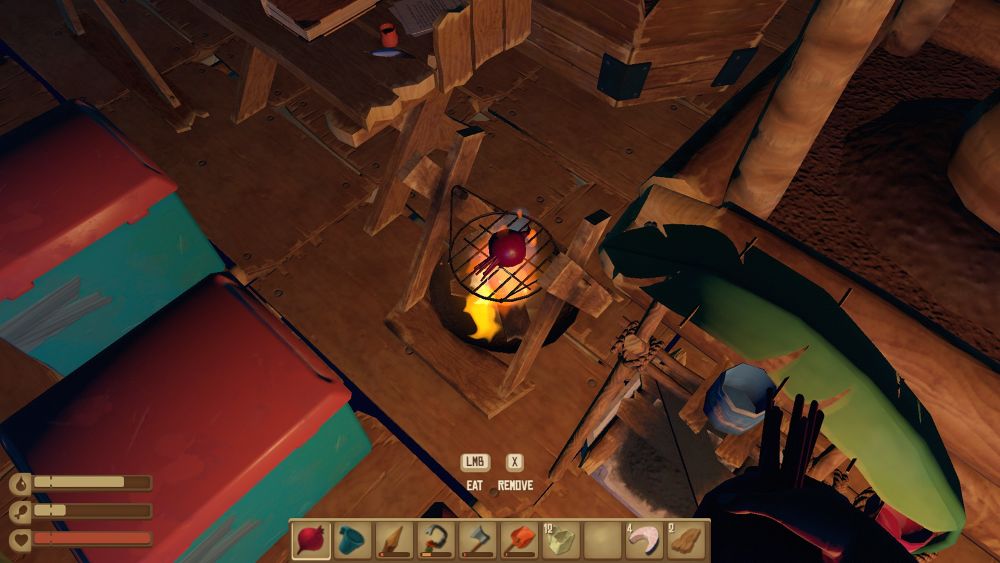Select the stack of 12 stones
Screen dimensions: 1000x563
point(561,541)
